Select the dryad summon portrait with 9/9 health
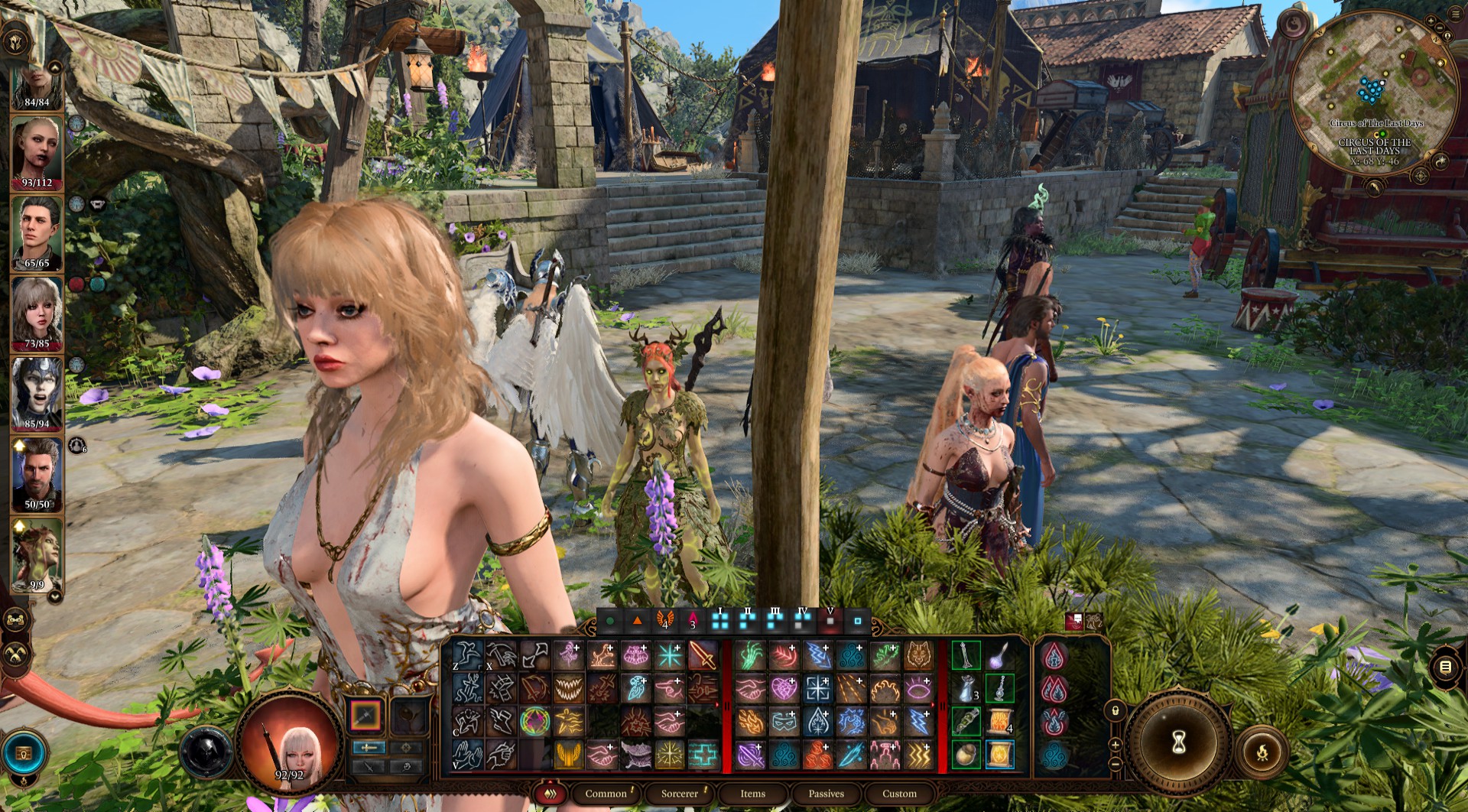This screenshot has width=1468, height=812. tap(37, 554)
